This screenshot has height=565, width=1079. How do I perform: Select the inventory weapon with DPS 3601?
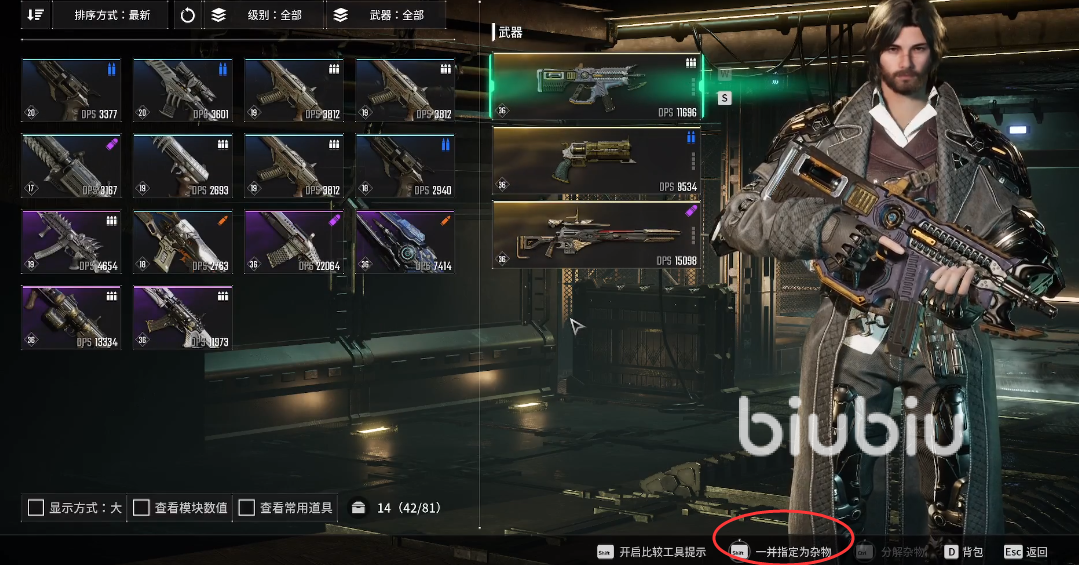tap(183, 90)
